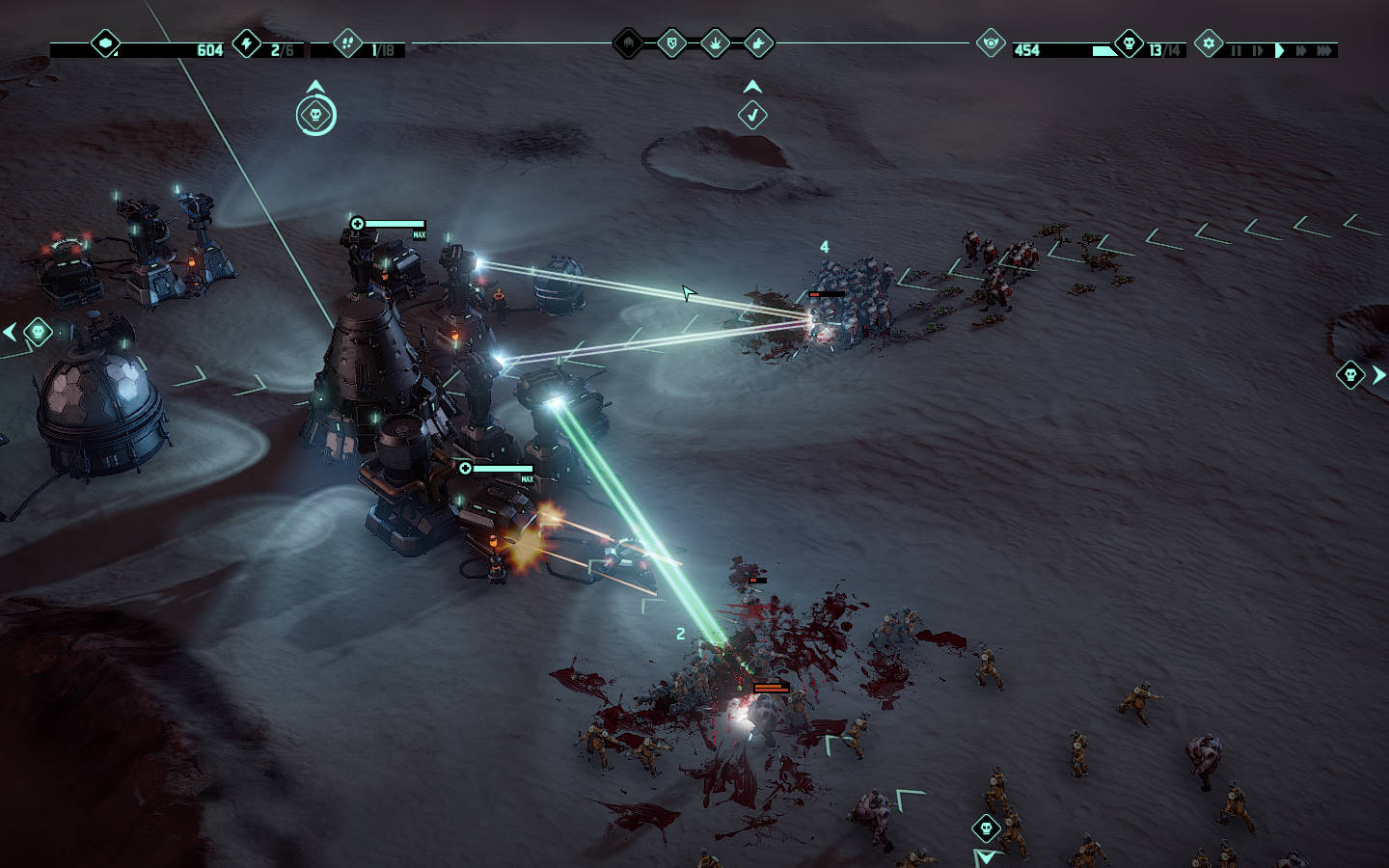Click the lightning bolt energy icon
The image size is (1389, 868).
coord(247,43)
